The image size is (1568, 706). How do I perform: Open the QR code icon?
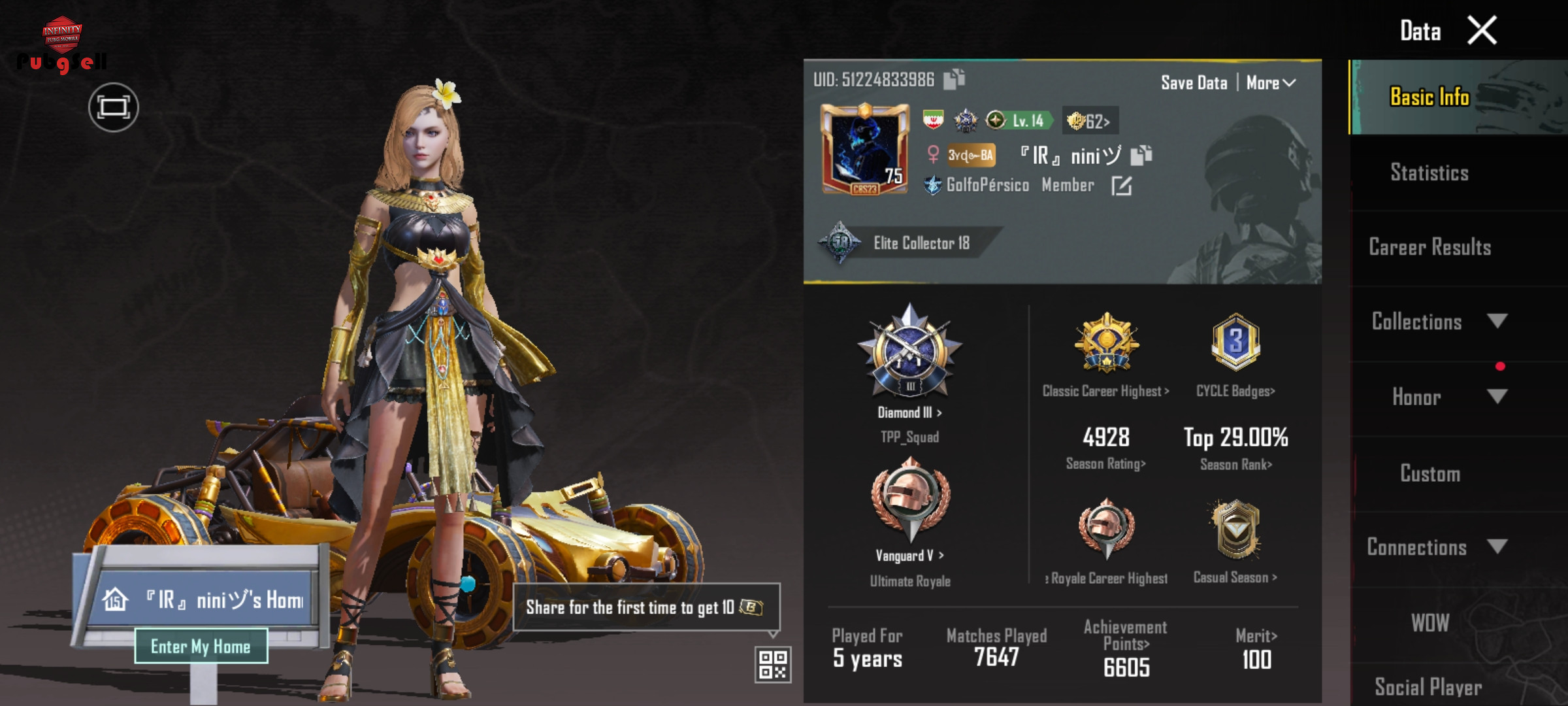(772, 664)
